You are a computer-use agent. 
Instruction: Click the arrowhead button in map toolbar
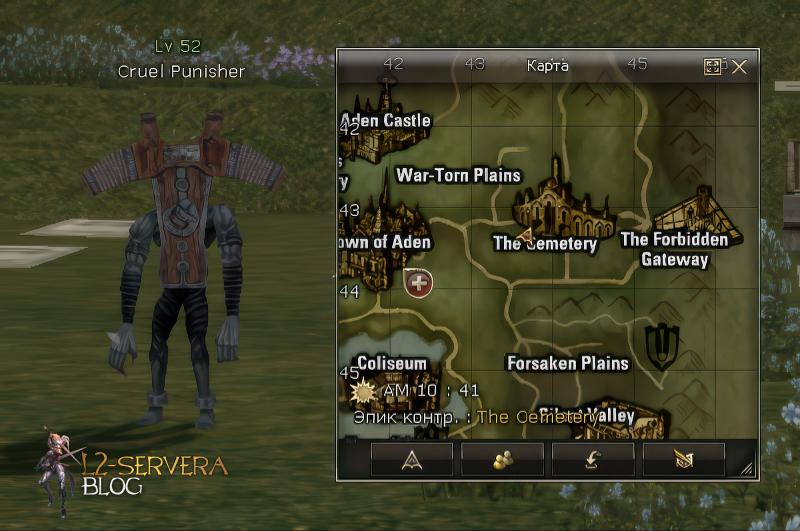click(412, 459)
